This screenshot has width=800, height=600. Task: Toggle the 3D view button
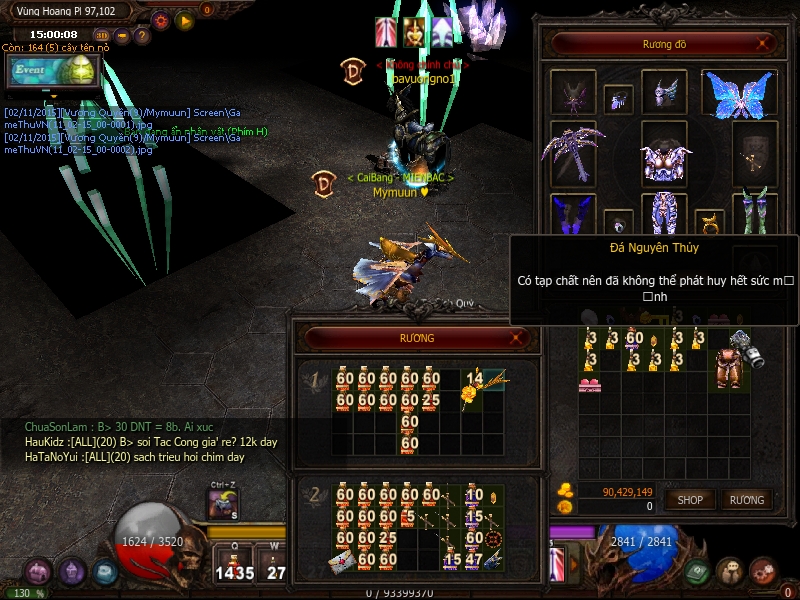[102, 35]
